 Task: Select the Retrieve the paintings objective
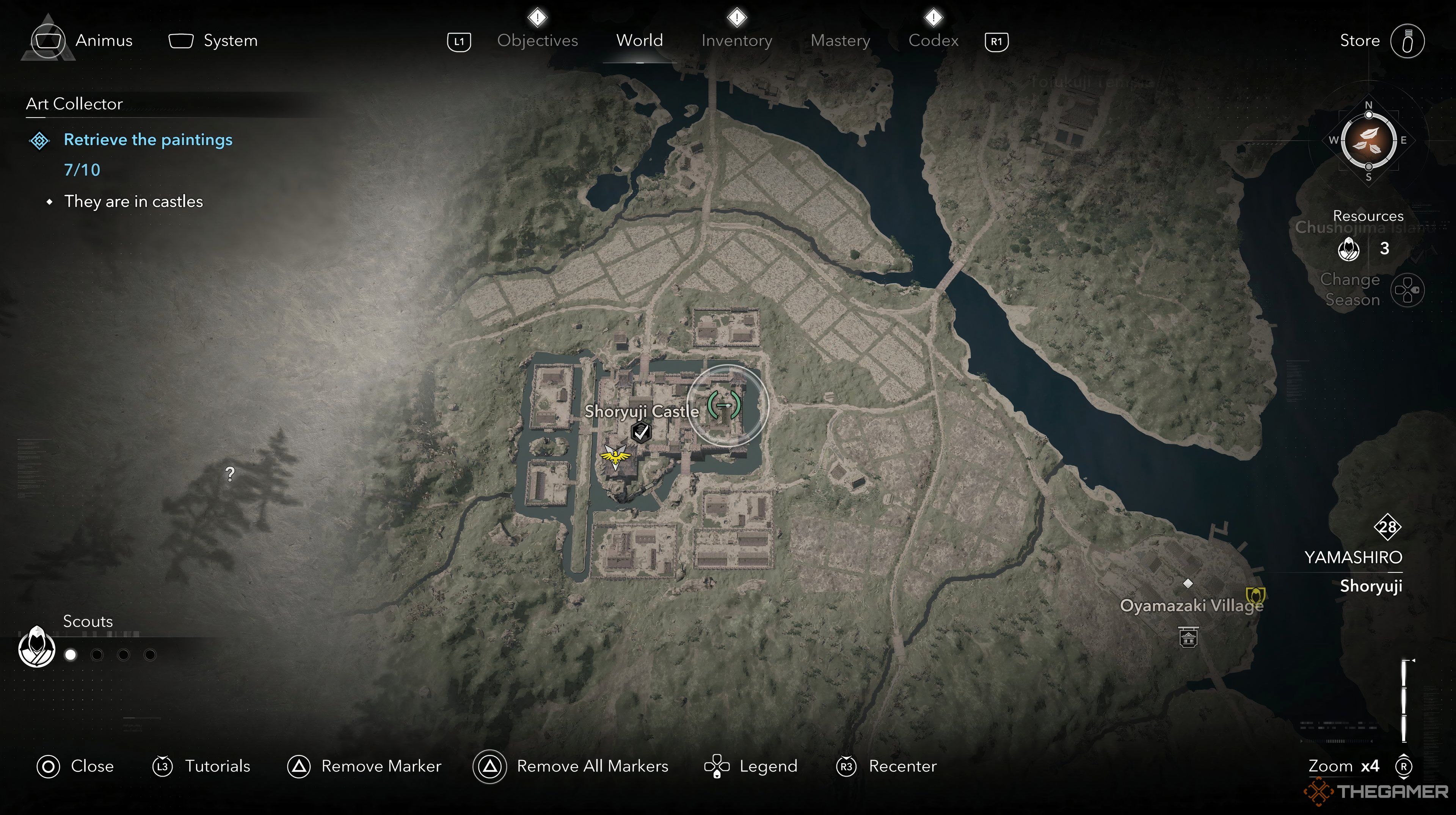coord(147,139)
